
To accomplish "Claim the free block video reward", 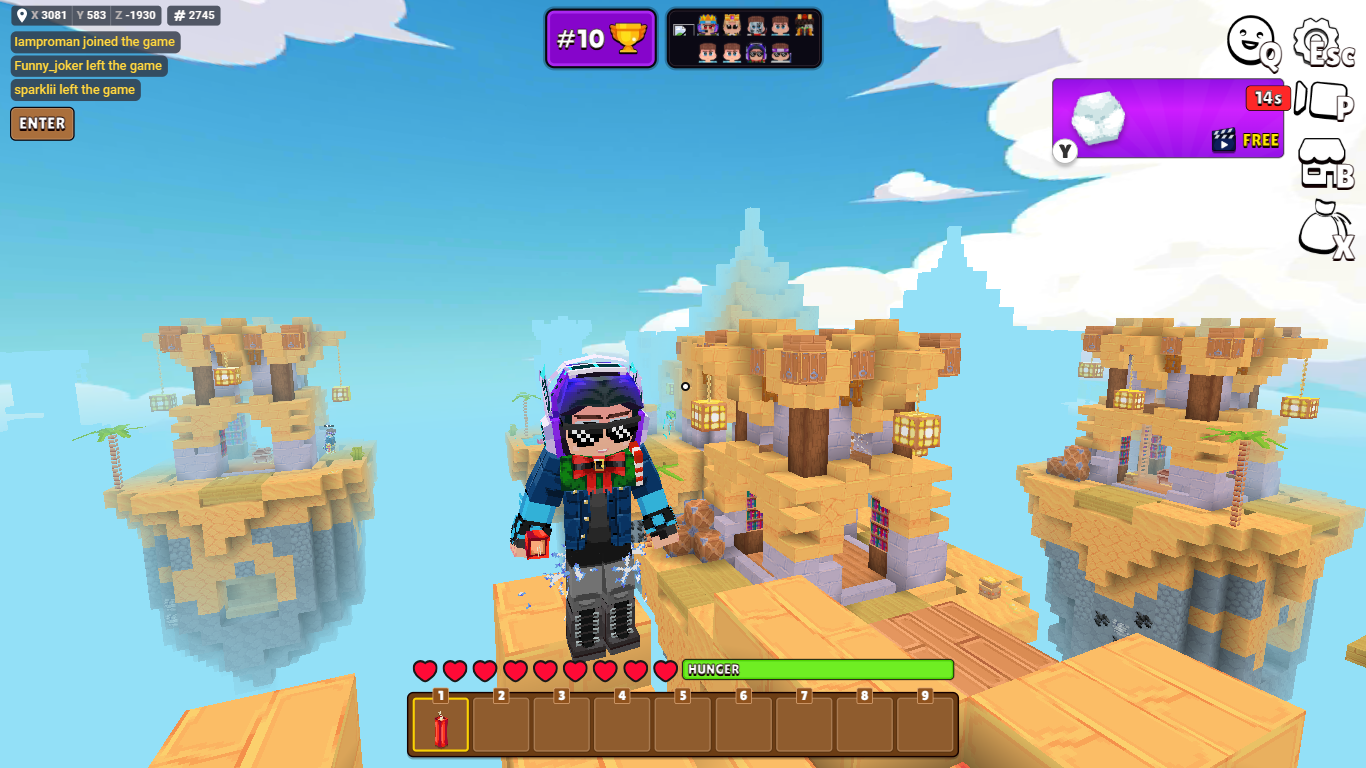I will 1167,119.
